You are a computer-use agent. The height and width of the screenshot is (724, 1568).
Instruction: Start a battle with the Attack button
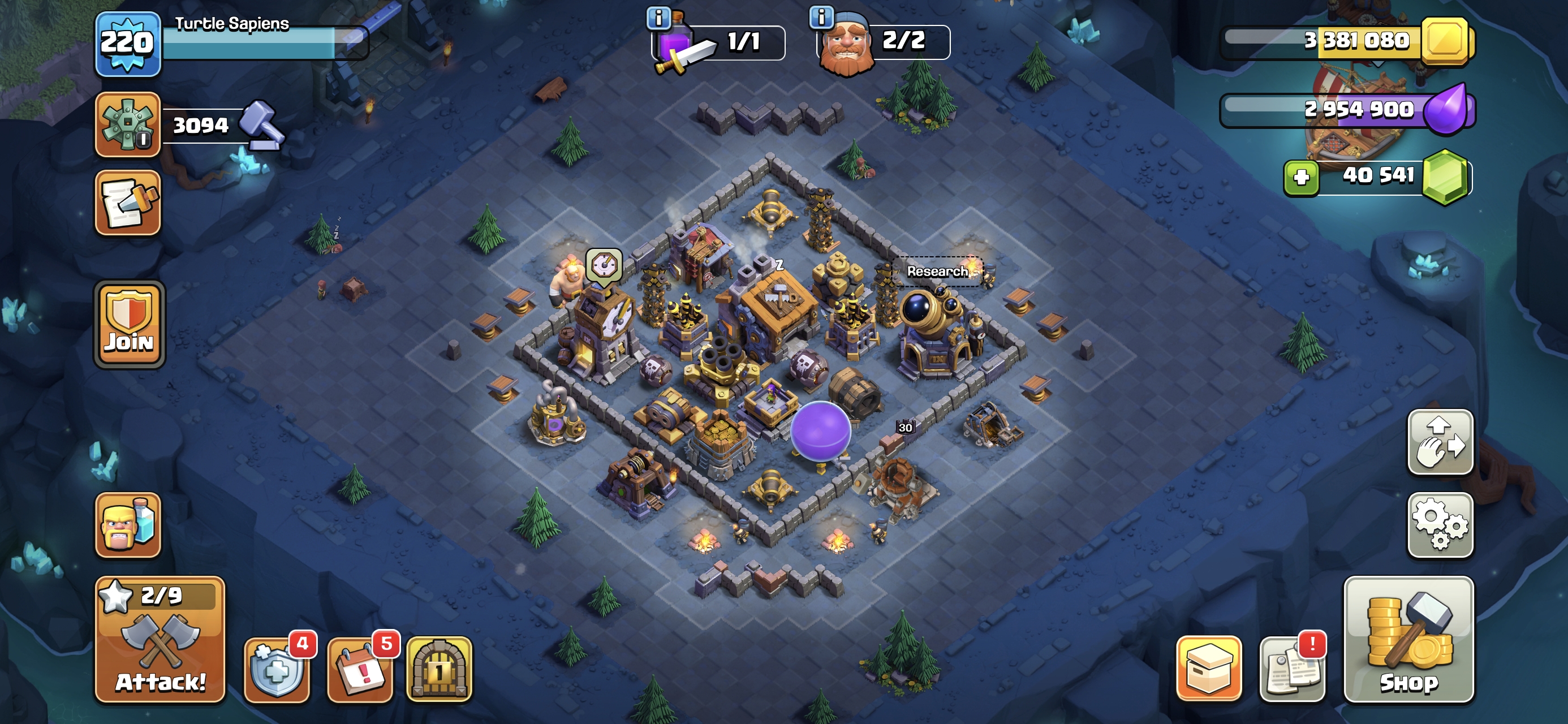point(160,639)
